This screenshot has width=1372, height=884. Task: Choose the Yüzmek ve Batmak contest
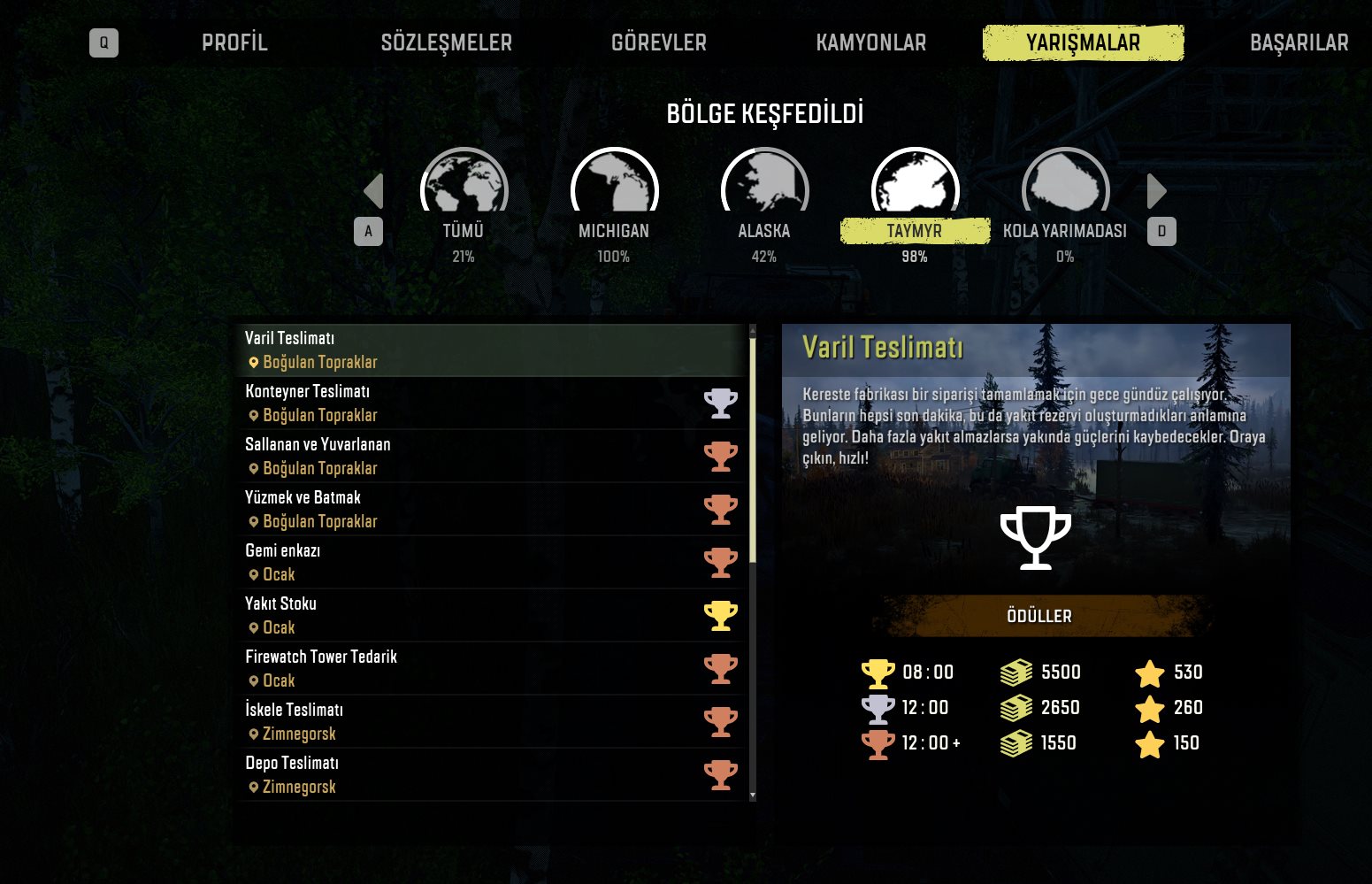click(x=492, y=510)
